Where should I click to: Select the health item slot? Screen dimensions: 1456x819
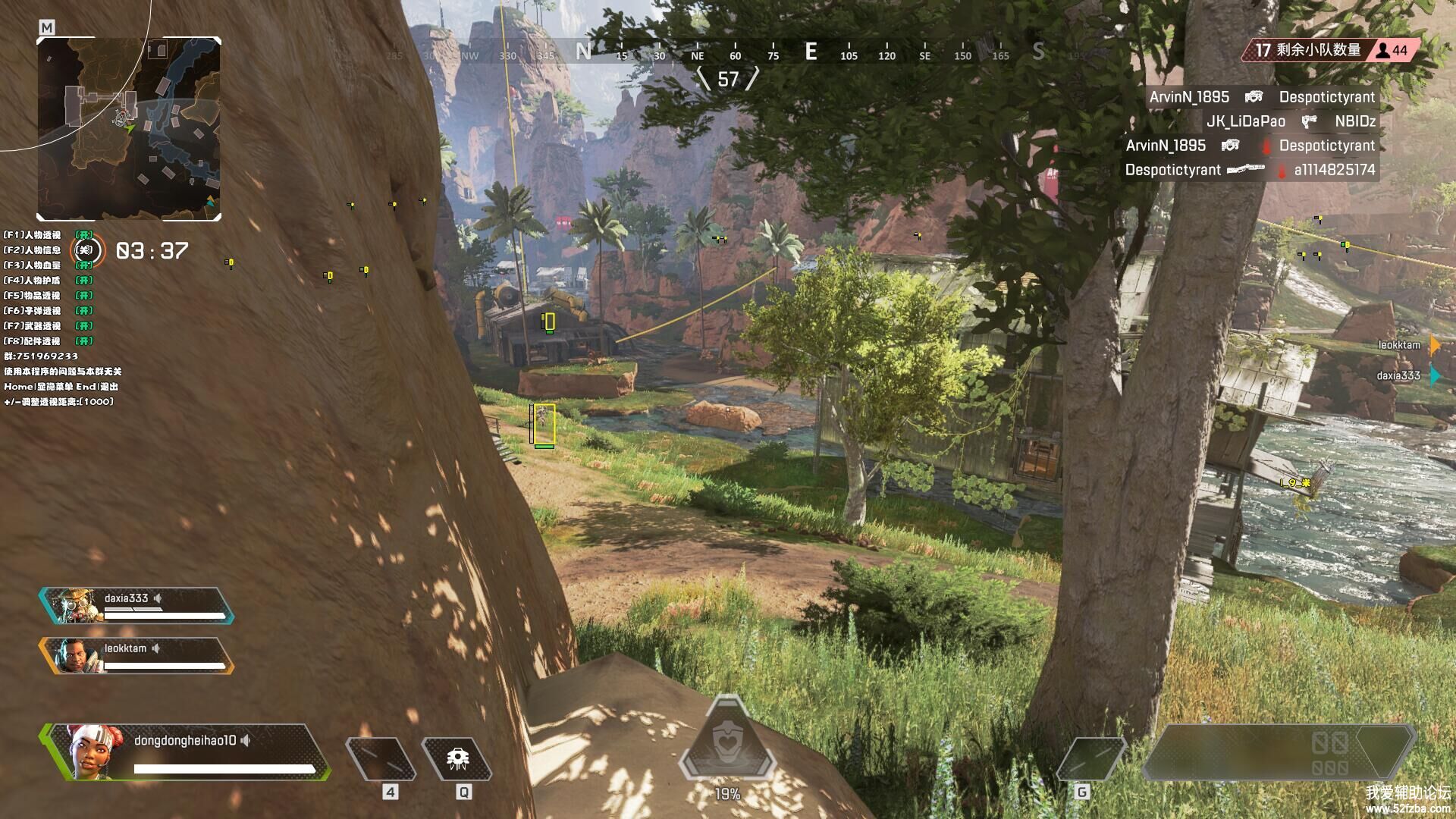point(381,758)
